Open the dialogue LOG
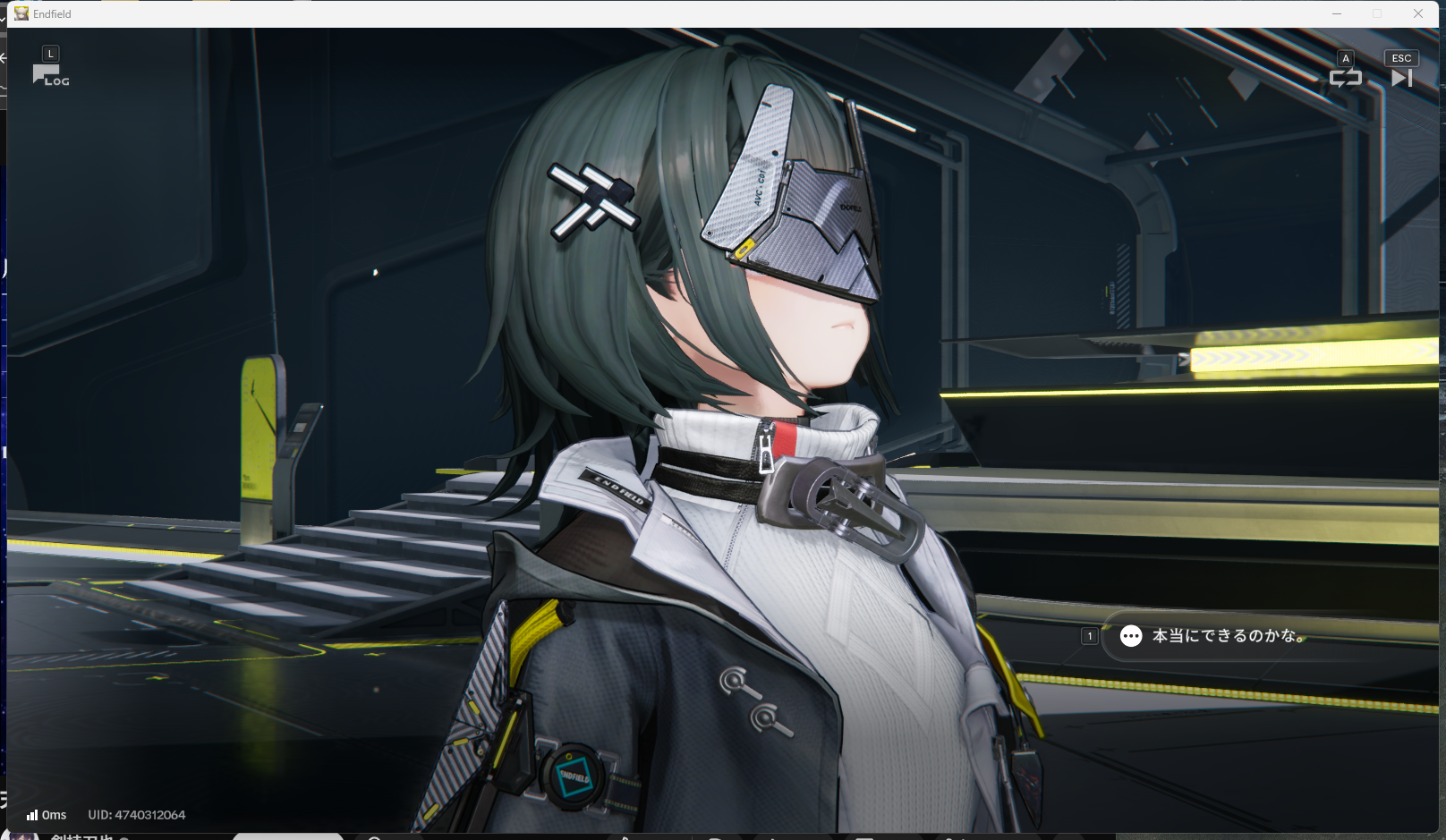The height and width of the screenshot is (840, 1446). pos(50,75)
